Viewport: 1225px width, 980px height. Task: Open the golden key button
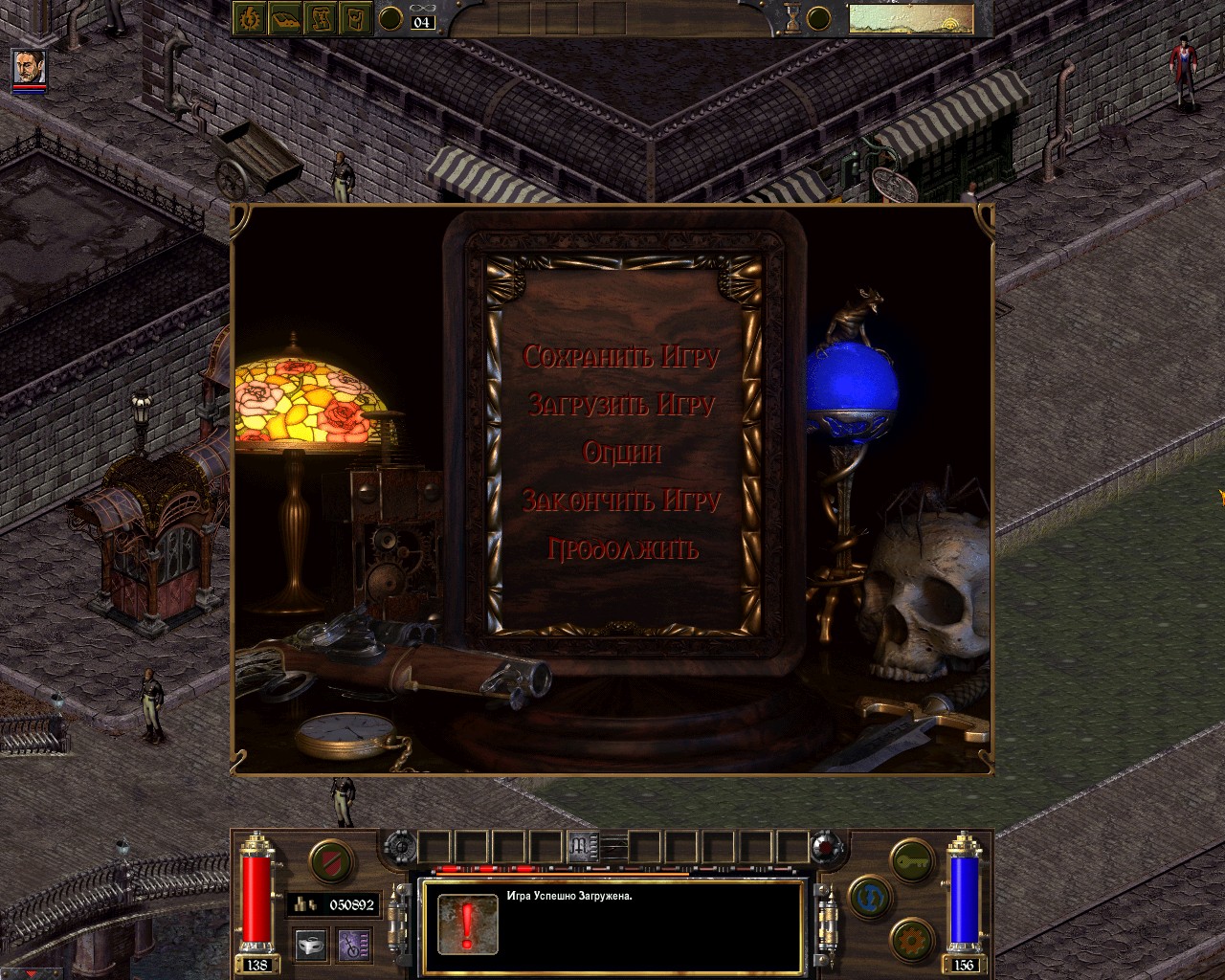[910, 859]
